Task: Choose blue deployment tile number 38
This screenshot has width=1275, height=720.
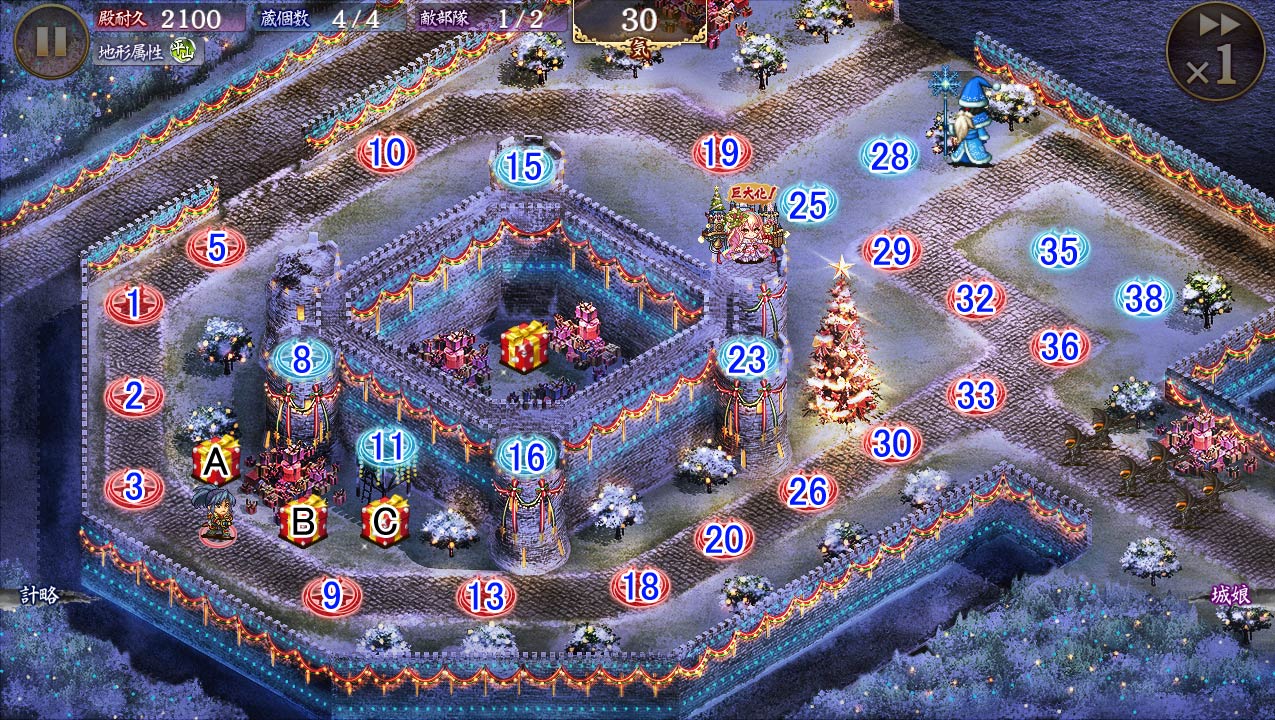Action: (x=1144, y=297)
